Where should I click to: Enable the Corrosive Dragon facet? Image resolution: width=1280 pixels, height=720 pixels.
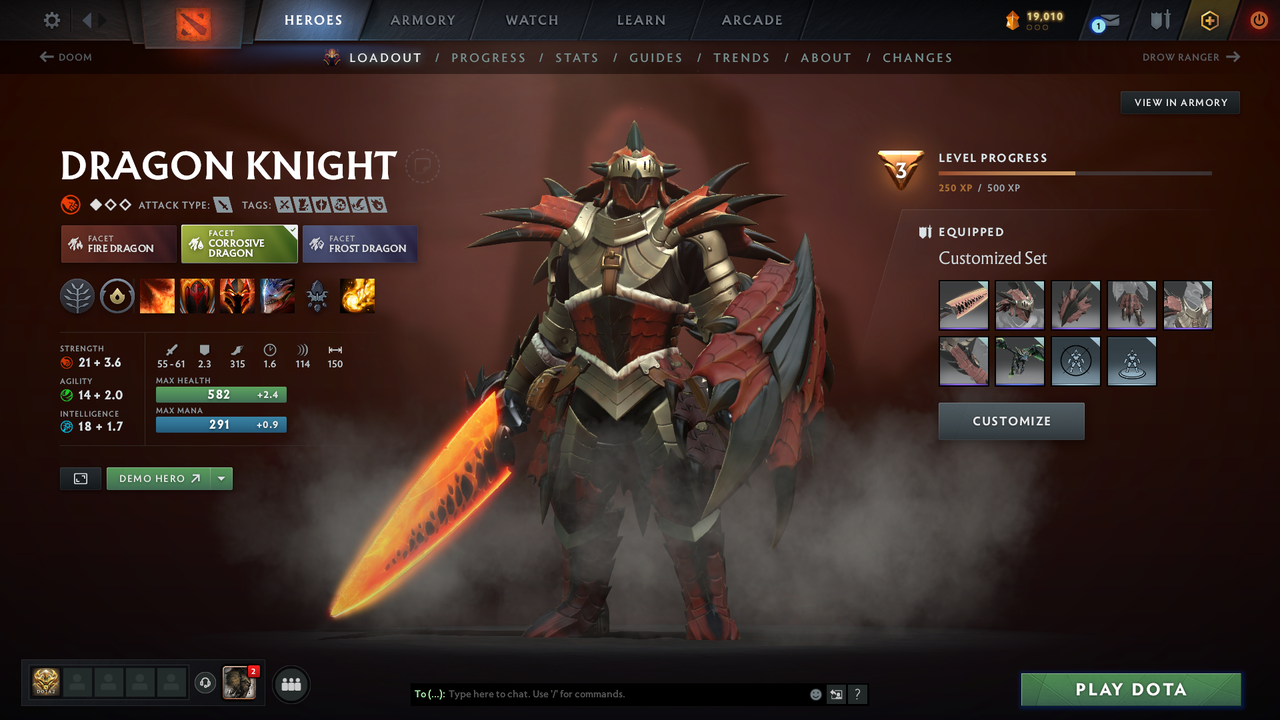coord(239,244)
